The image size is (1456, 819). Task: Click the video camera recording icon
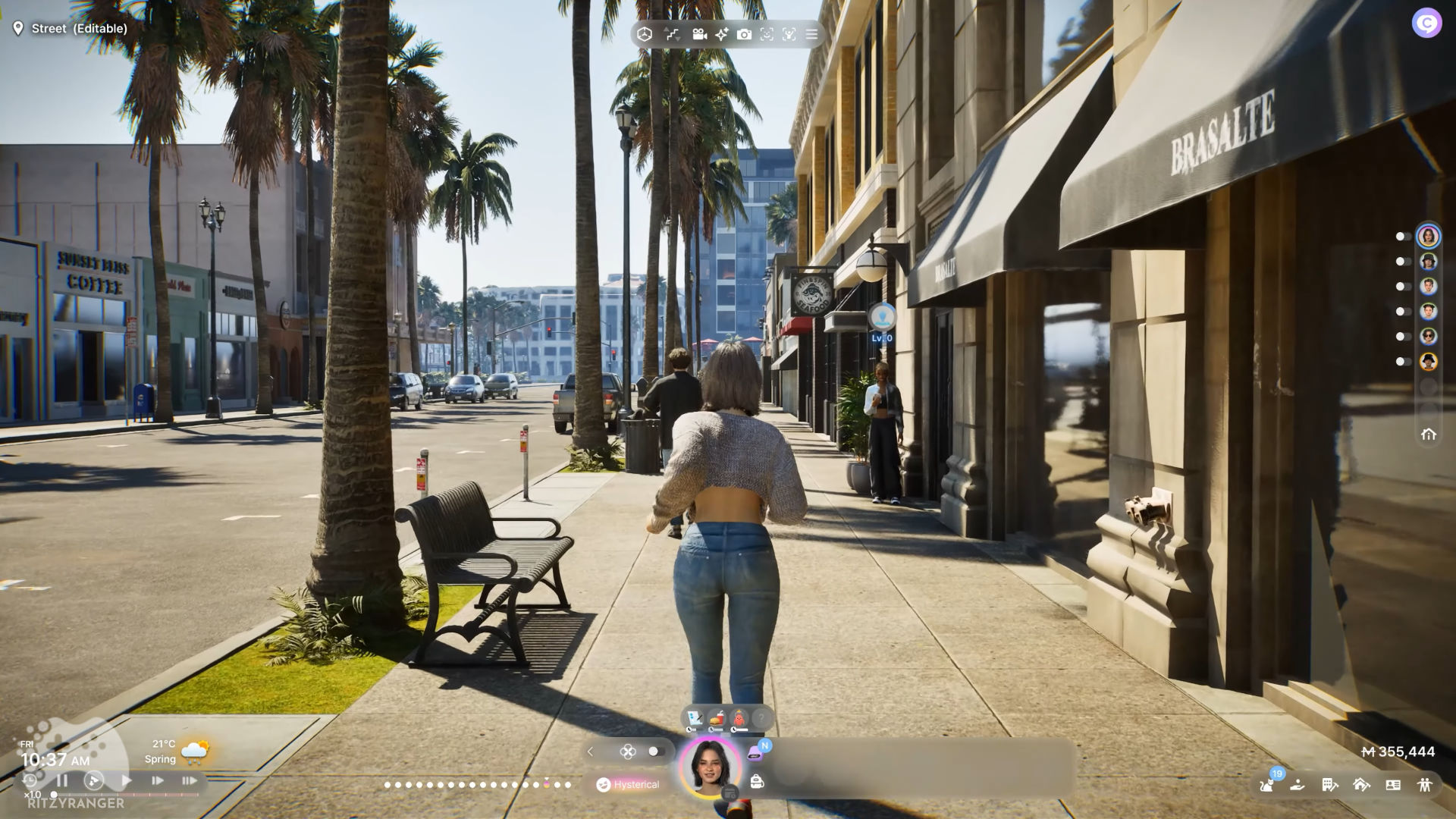(699, 34)
